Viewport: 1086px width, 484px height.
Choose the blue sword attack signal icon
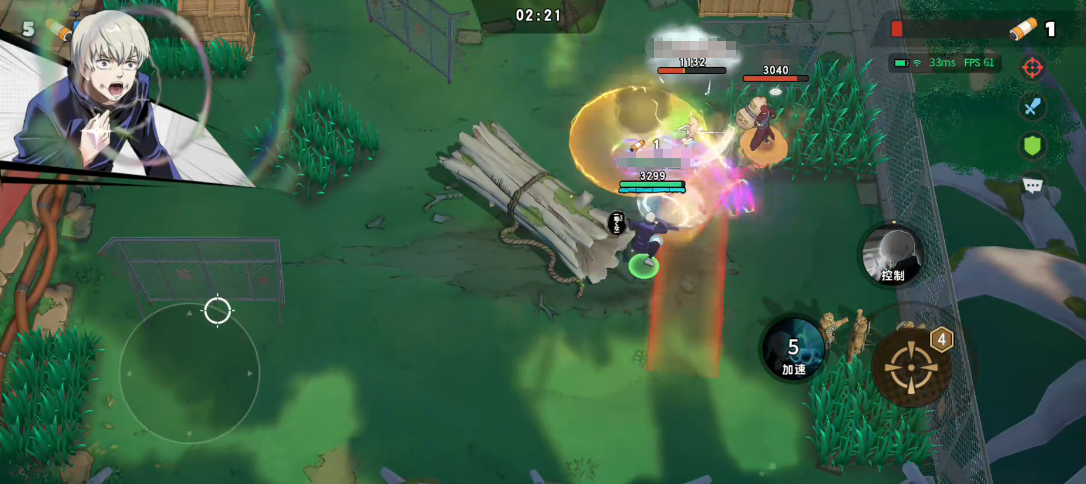(1032, 106)
